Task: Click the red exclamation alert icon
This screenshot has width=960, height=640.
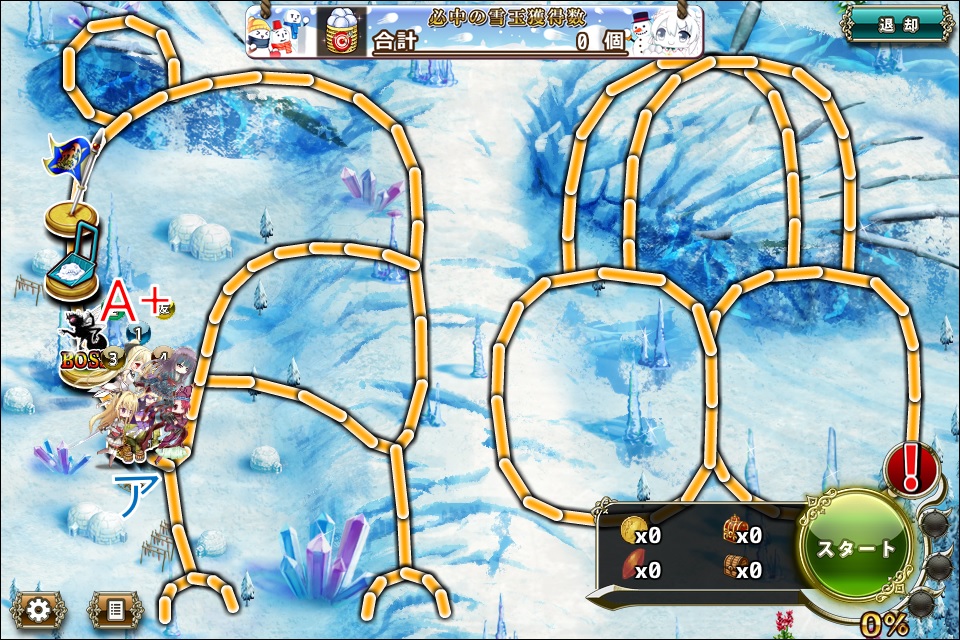Action: [x=910, y=466]
